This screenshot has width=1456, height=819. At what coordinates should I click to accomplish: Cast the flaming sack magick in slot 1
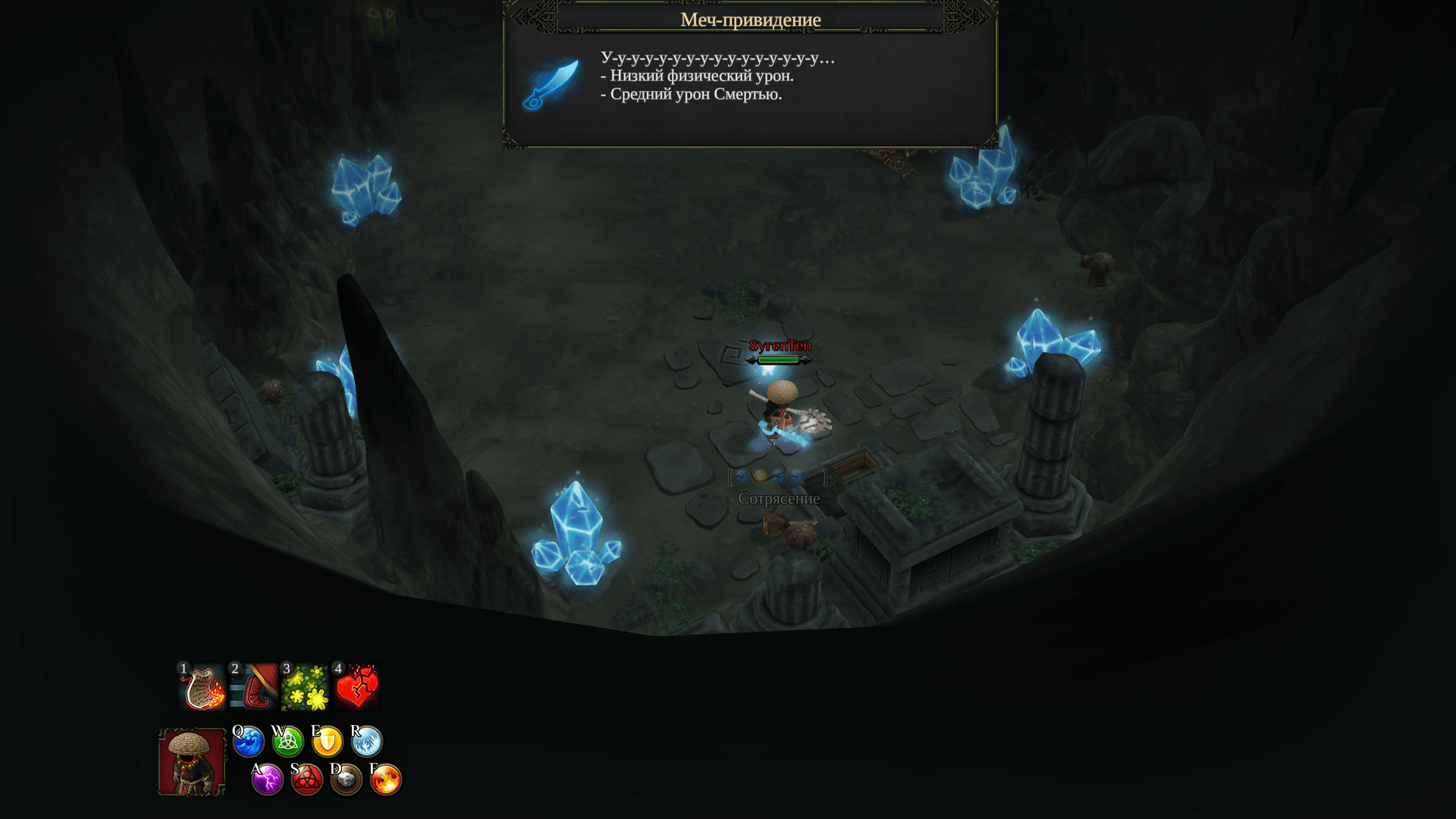tap(203, 688)
